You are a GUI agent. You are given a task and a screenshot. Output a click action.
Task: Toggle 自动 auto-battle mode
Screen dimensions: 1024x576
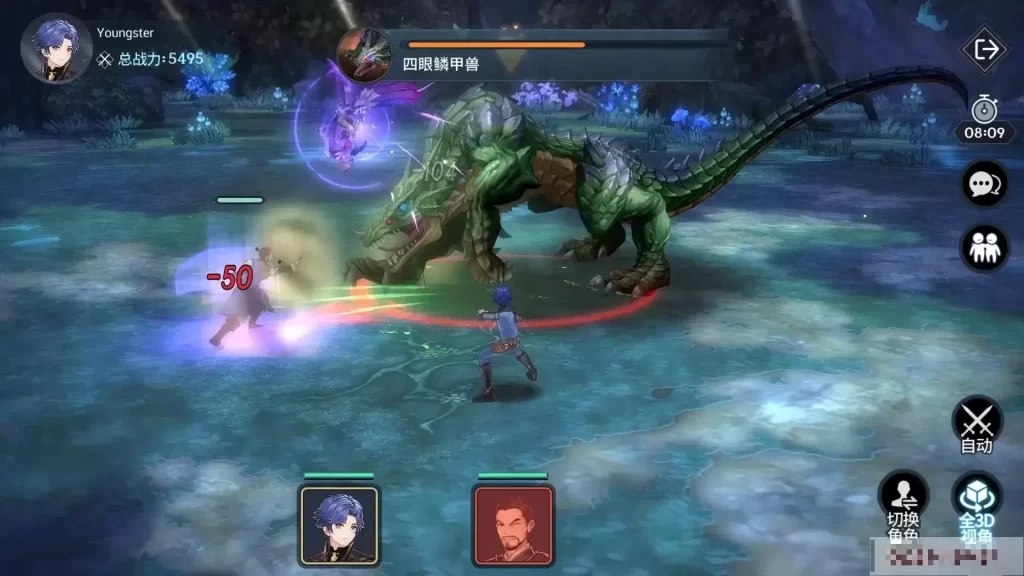point(976,425)
